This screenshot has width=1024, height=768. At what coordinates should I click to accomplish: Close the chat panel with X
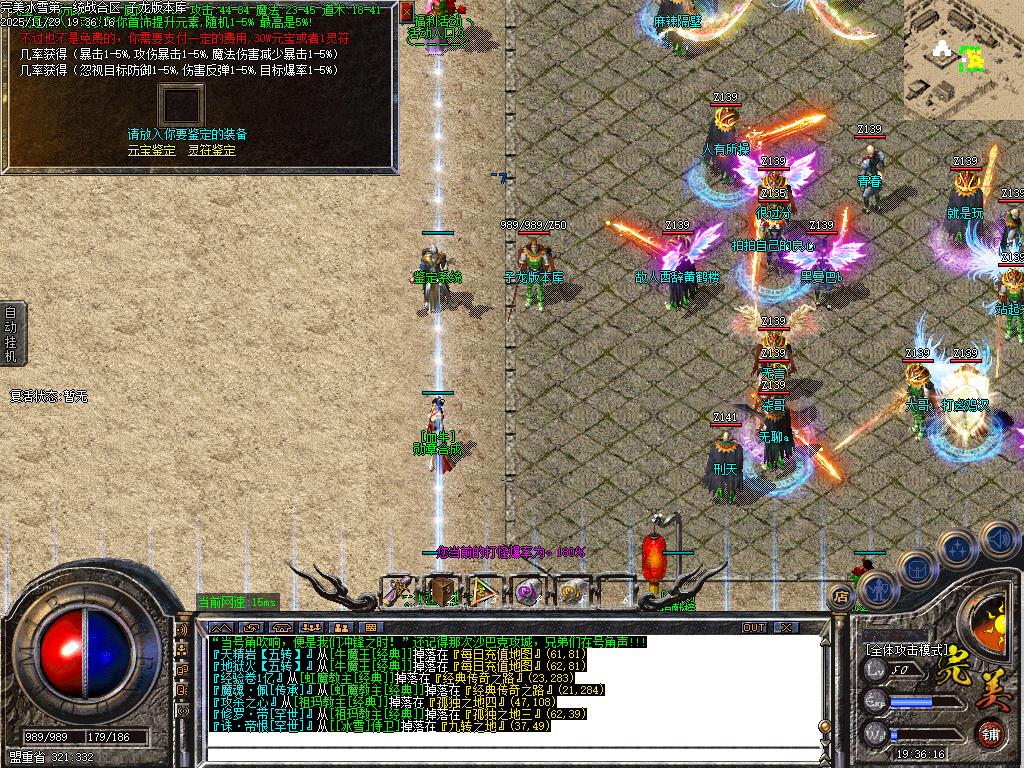pyautogui.click(x=786, y=628)
